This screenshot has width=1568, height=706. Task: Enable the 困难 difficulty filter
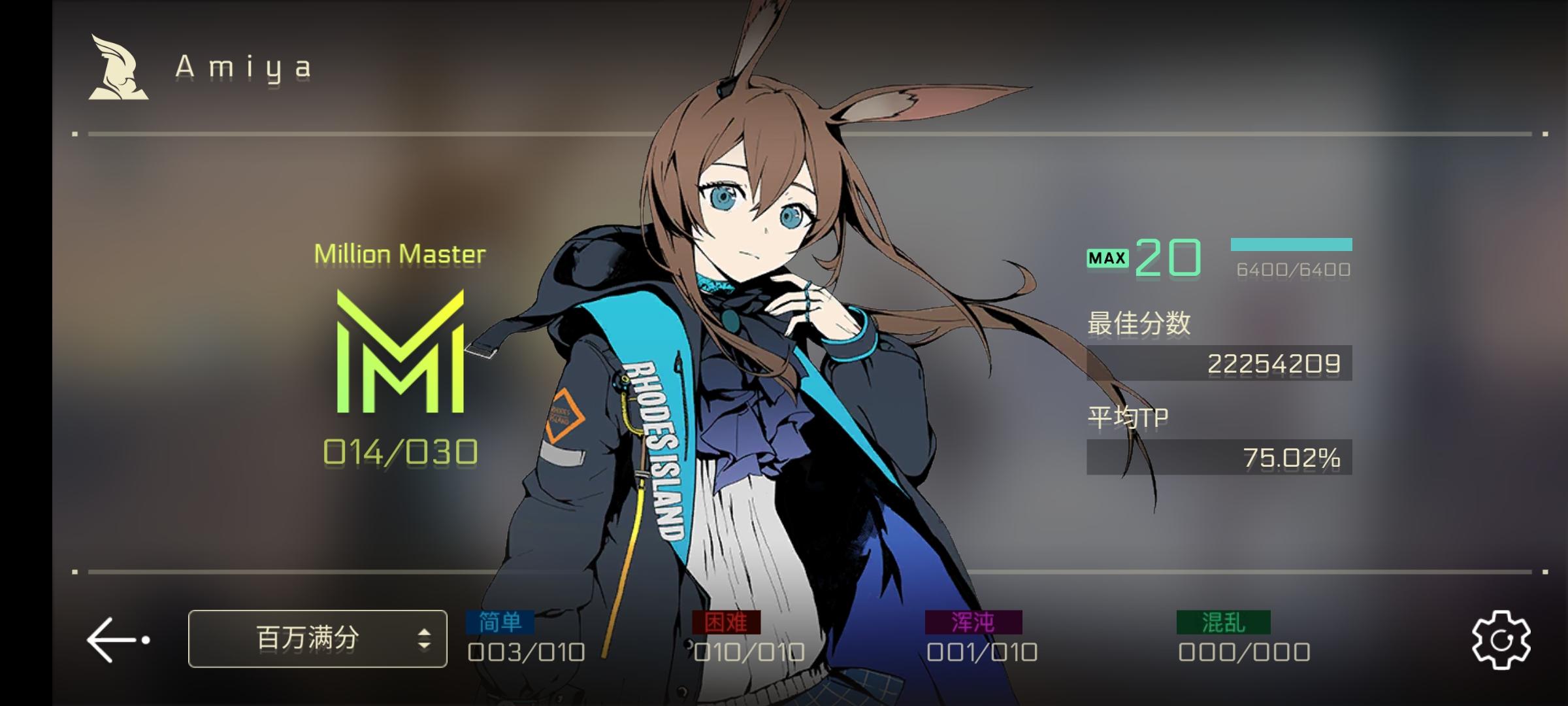tap(725, 622)
